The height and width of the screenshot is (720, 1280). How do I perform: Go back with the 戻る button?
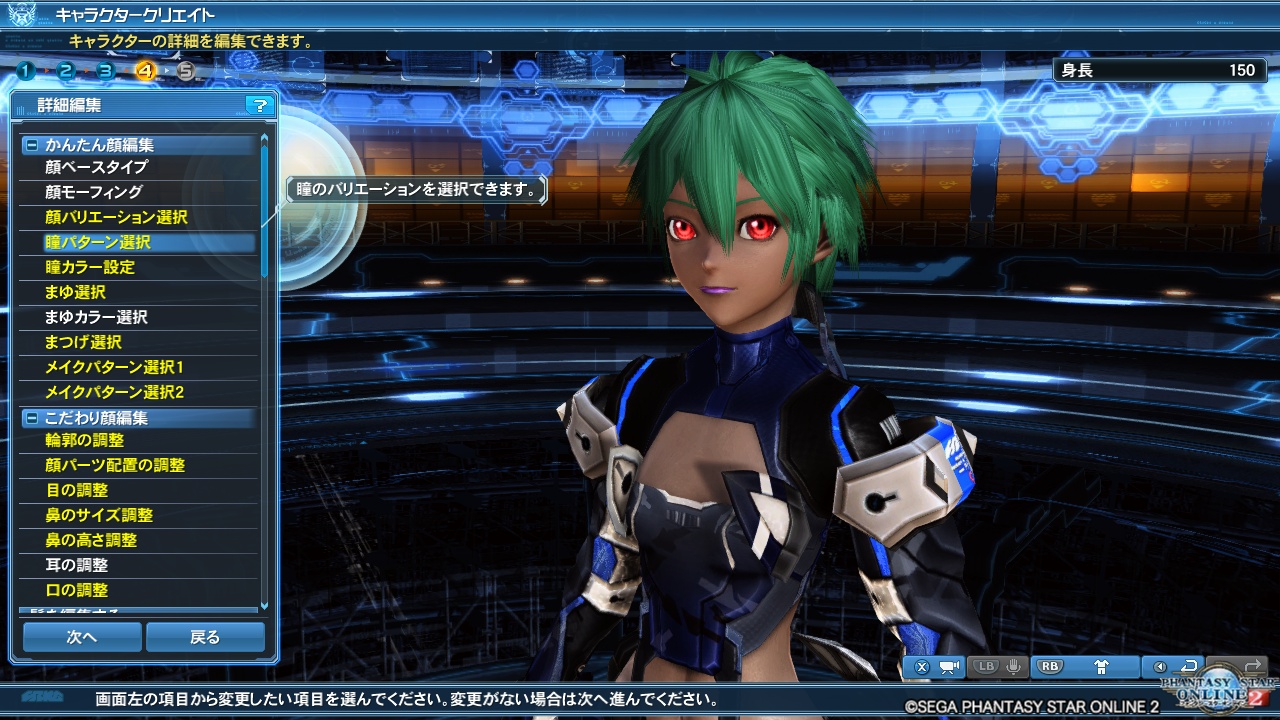(205, 637)
